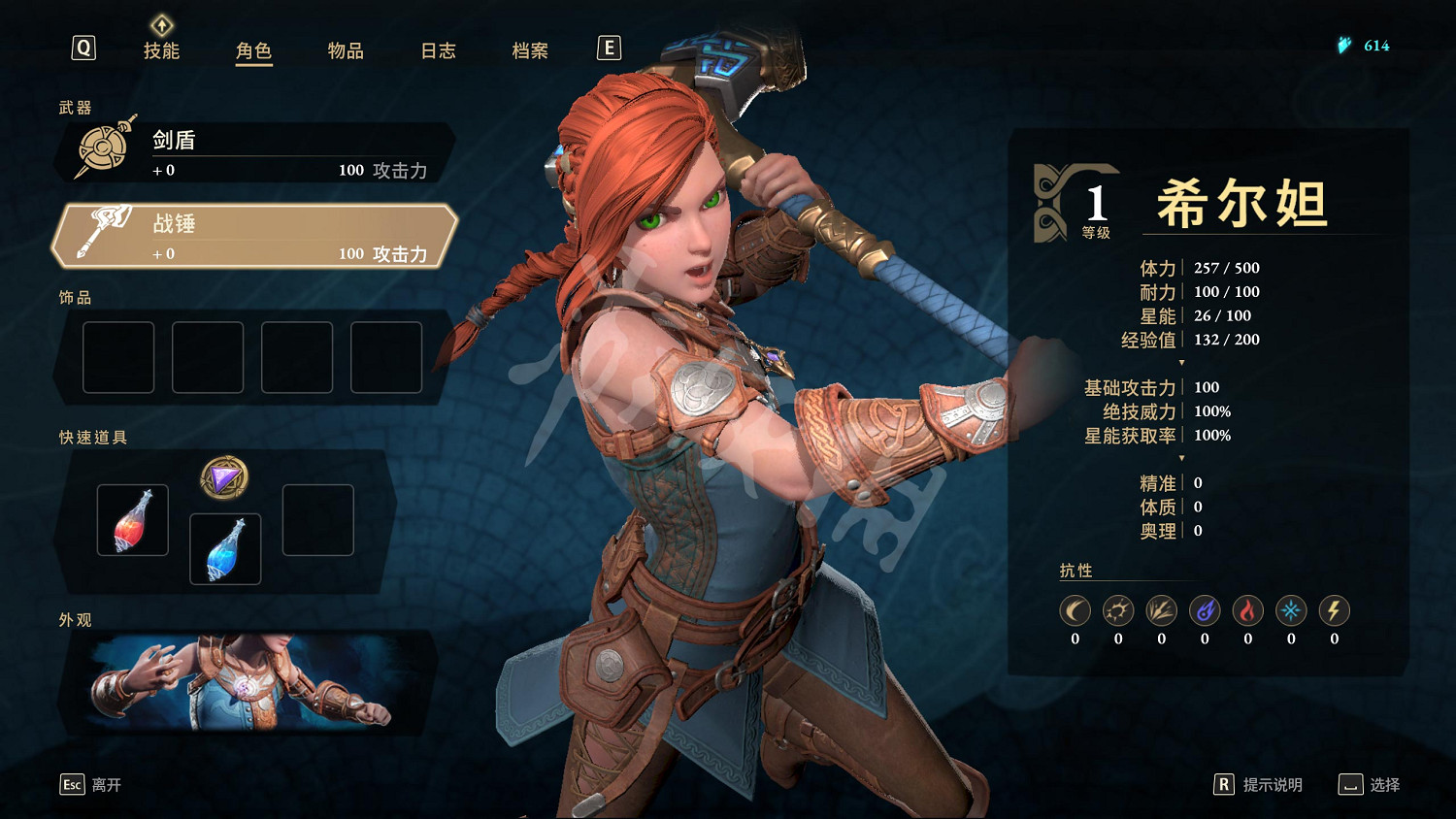Open the 日志 tab
This screenshot has height=819, width=1456.
(439, 51)
